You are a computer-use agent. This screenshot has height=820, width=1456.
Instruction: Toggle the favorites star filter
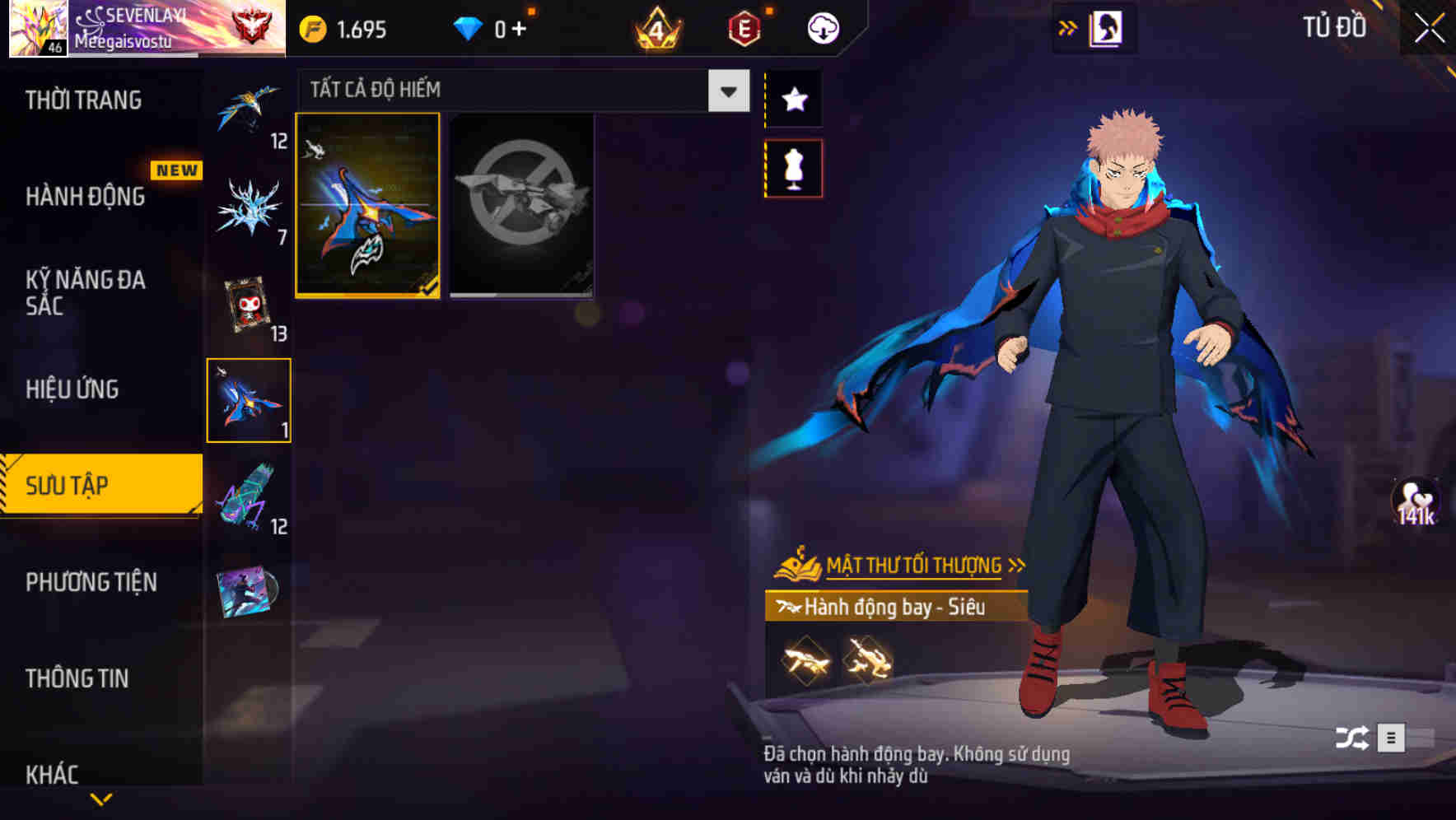[794, 100]
